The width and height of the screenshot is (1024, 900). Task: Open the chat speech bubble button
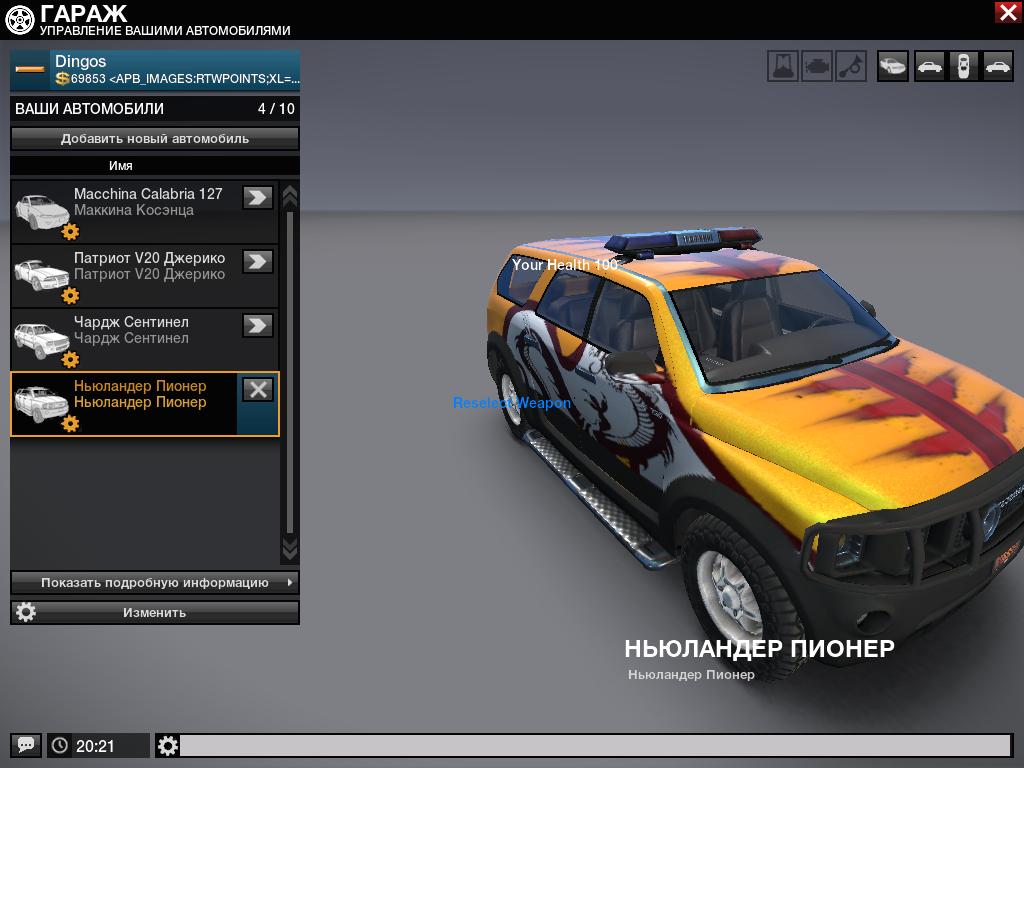coord(26,745)
